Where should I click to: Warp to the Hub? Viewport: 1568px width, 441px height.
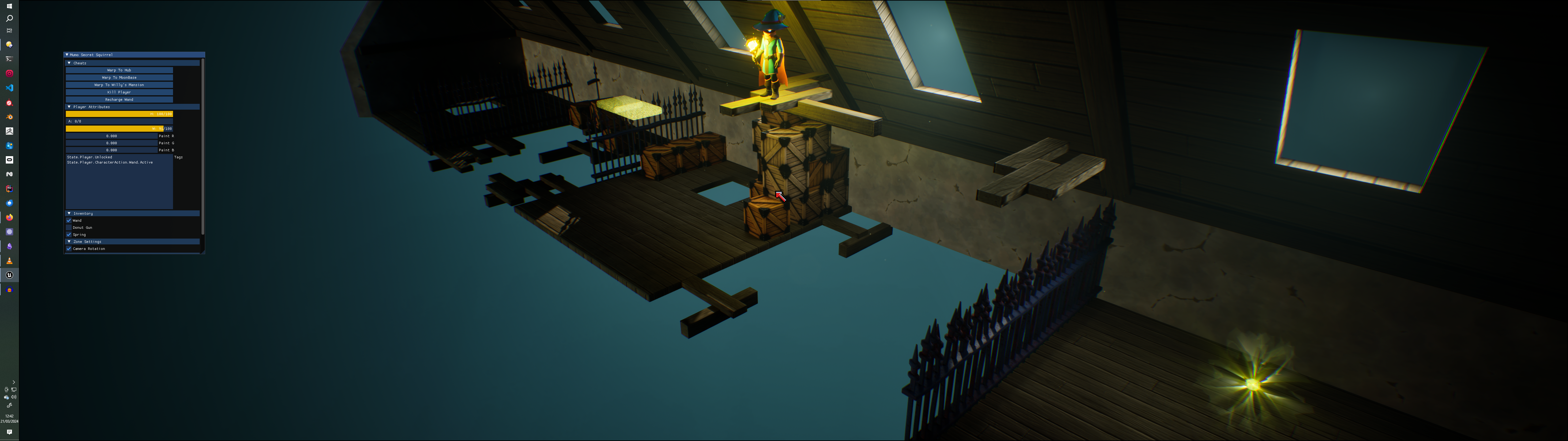119,70
